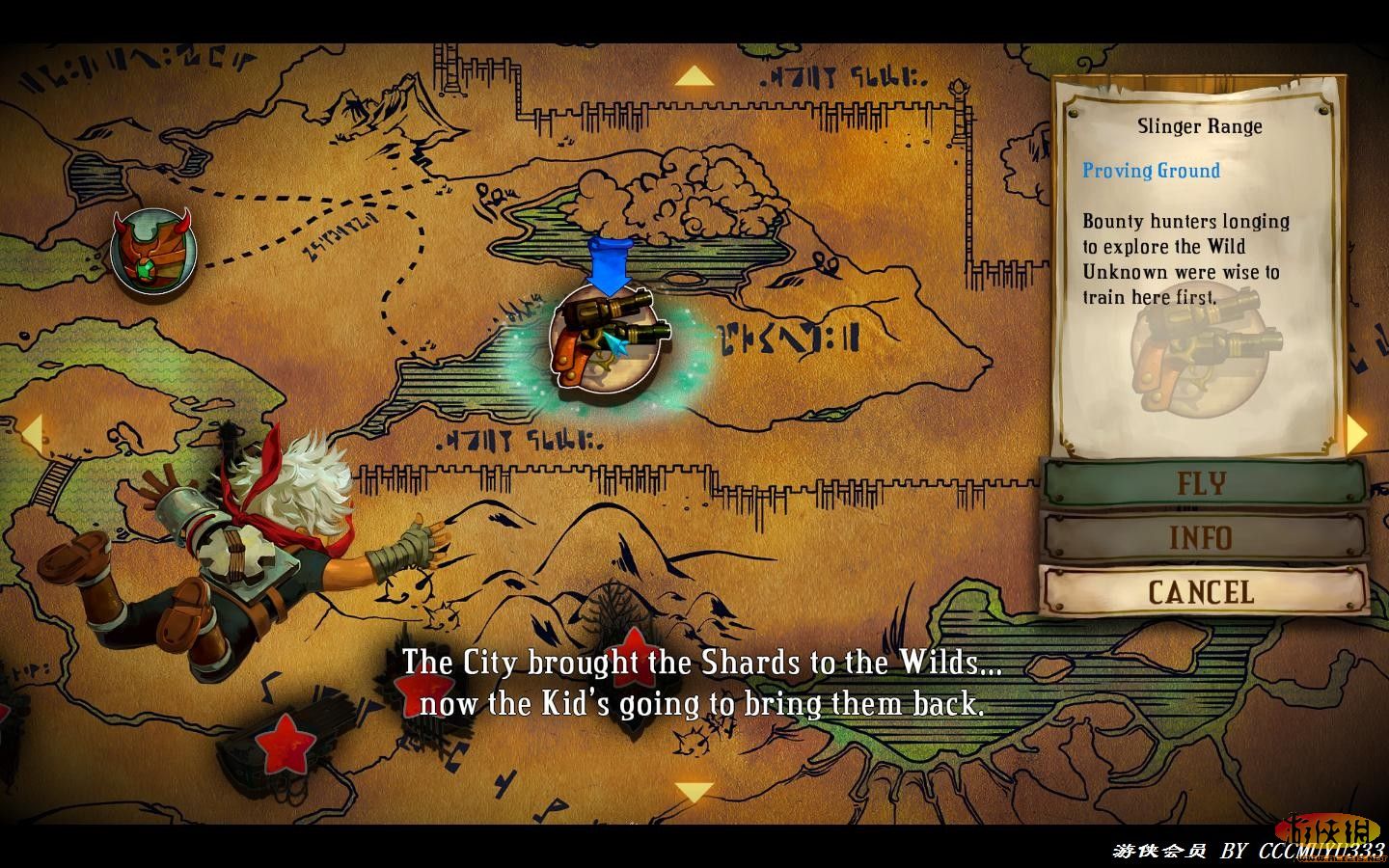The height and width of the screenshot is (868, 1389).
Task: Fly to the Slinger Range
Action: (1202, 483)
